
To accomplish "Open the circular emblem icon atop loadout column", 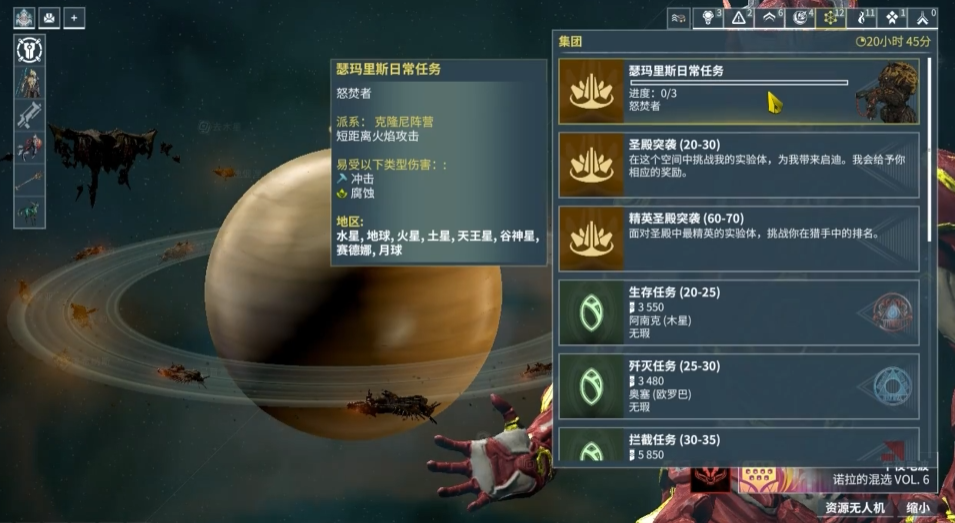I will pyautogui.click(x=28, y=49).
